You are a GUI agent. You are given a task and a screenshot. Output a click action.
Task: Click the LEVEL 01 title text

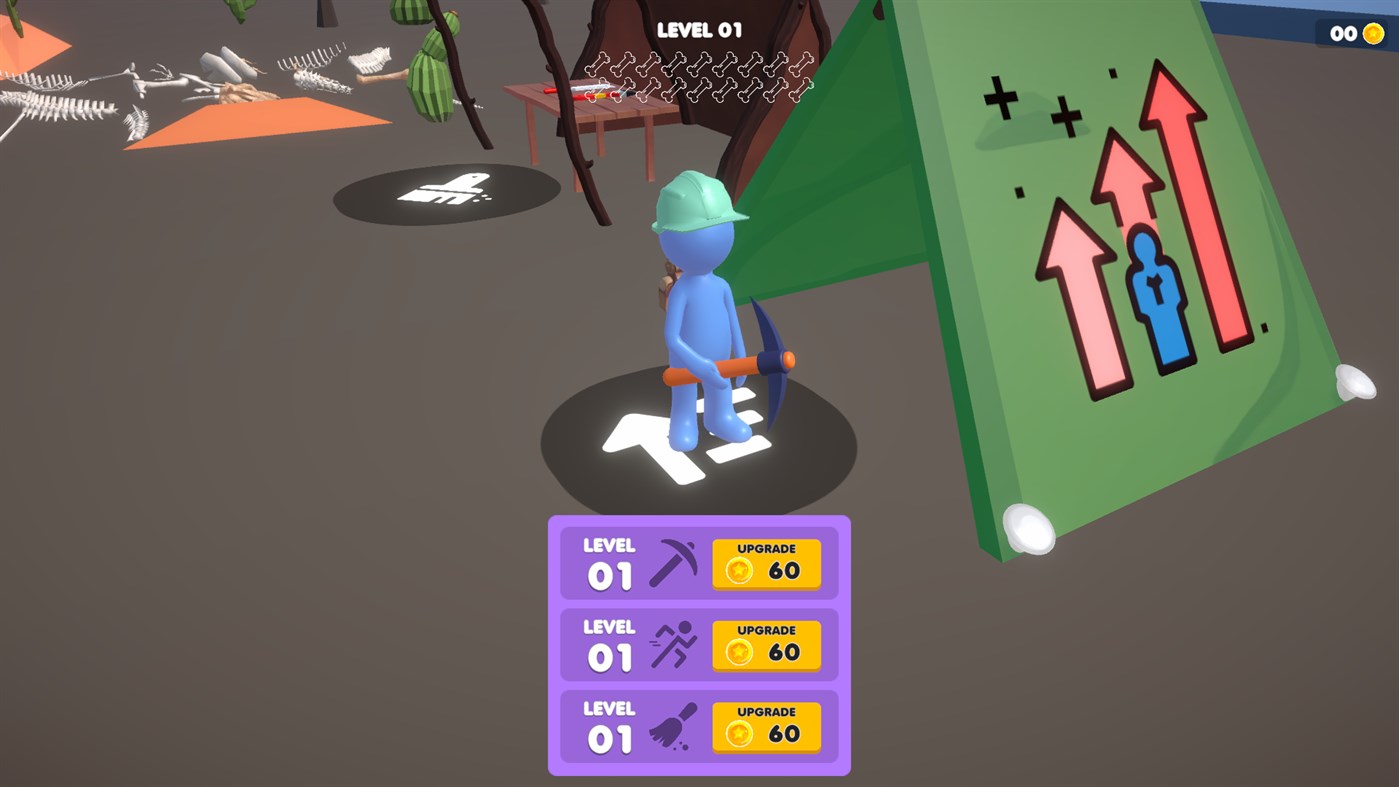point(699,30)
